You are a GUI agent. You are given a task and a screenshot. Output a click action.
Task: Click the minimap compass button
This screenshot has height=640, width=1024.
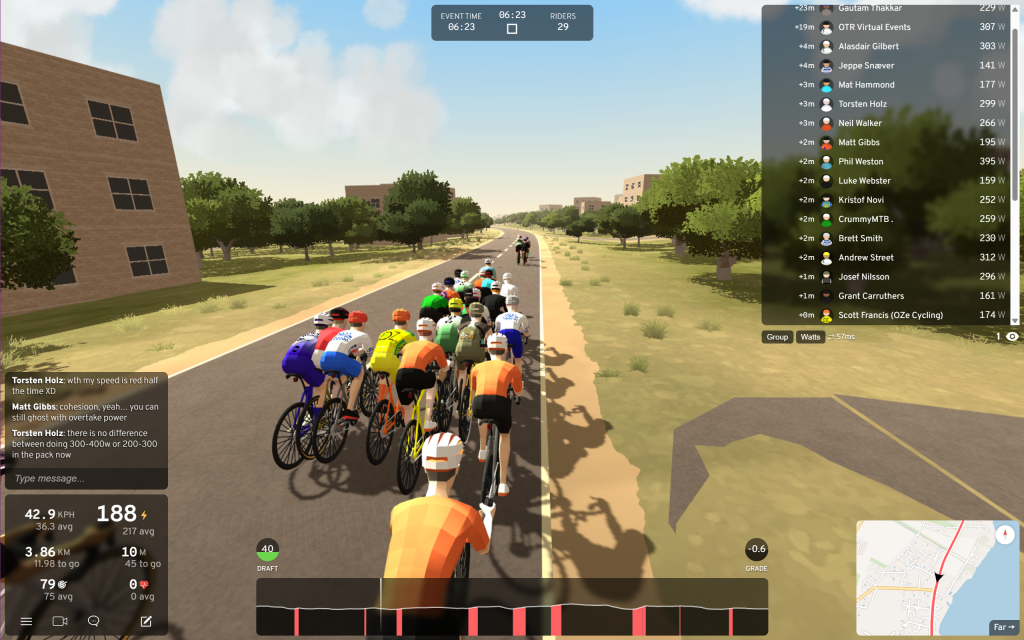(1005, 534)
